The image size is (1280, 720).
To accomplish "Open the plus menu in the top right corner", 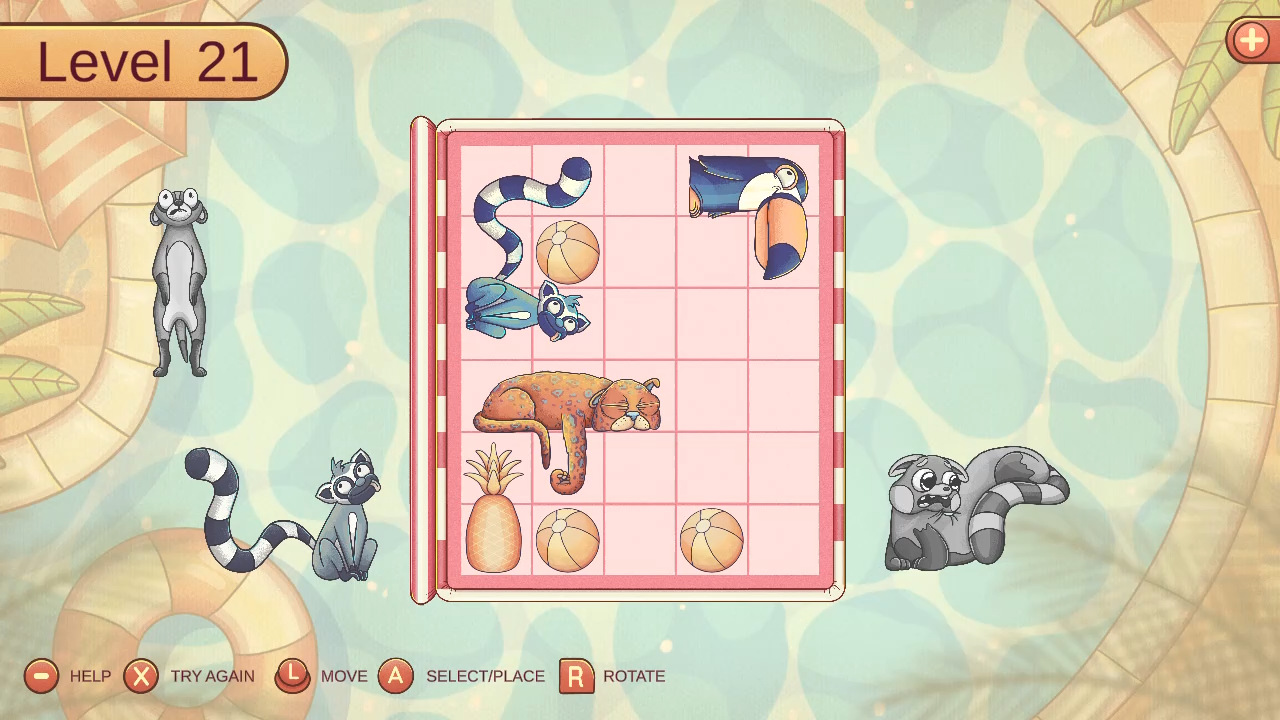I will coord(1251,41).
